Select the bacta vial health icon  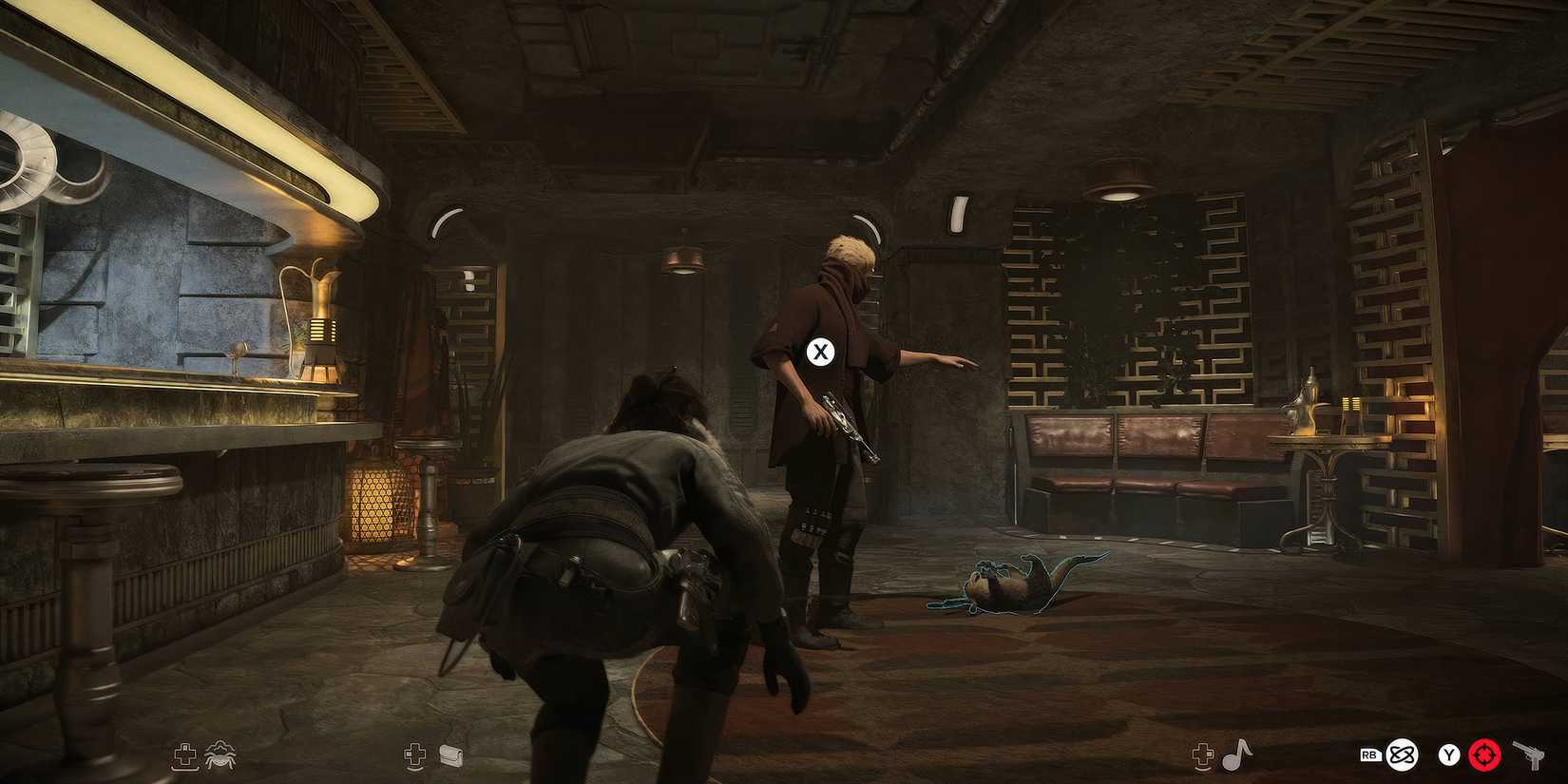(184, 754)
